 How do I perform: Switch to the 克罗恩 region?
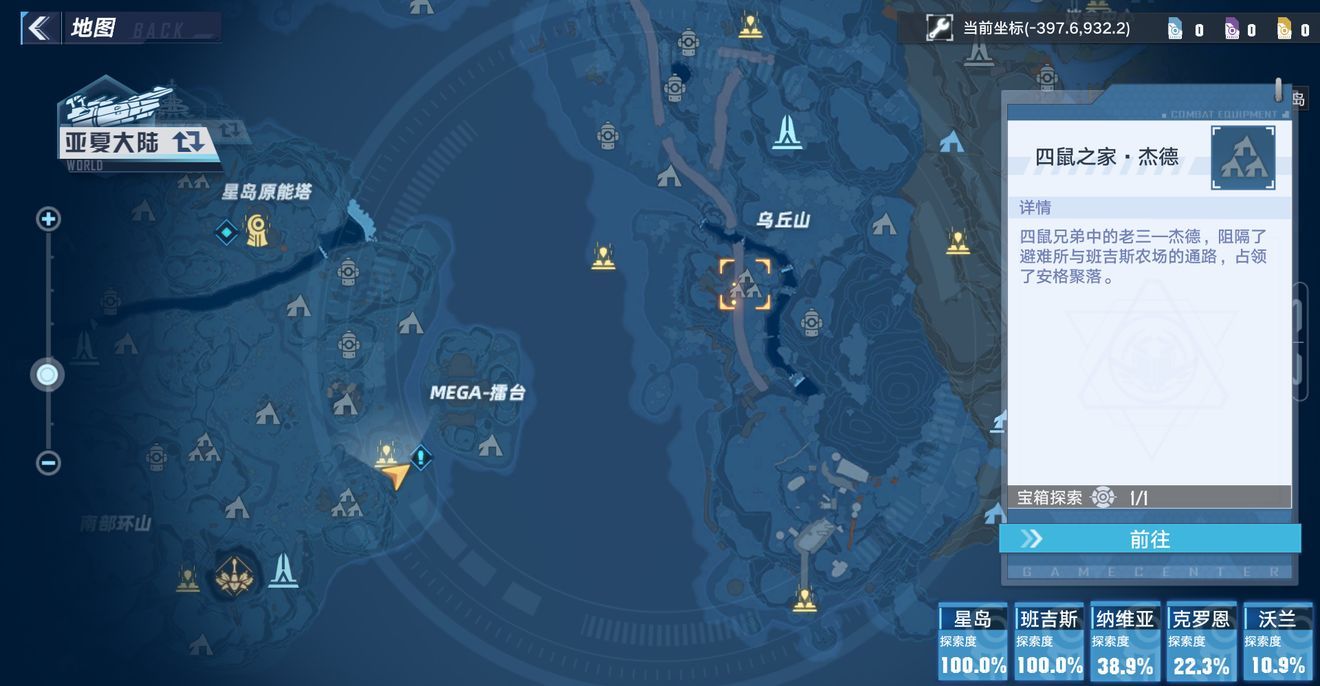1201,642
